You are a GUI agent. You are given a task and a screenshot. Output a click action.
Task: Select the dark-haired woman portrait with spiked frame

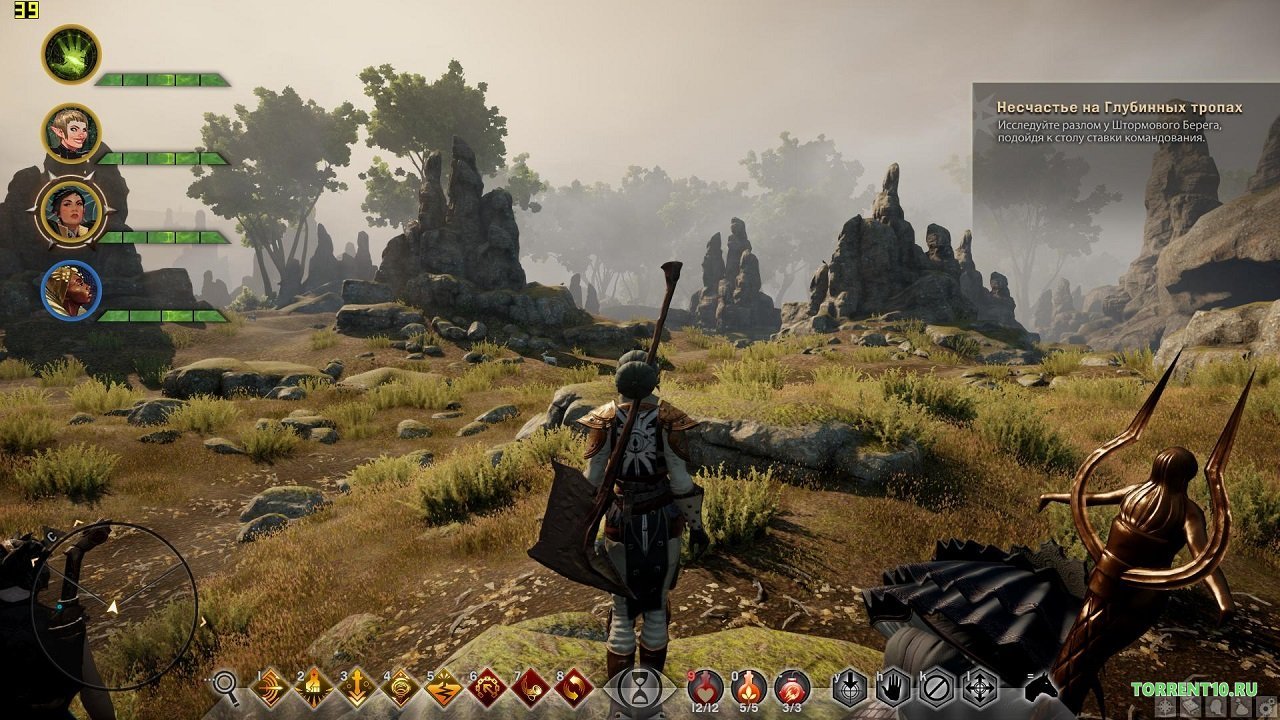[71, 211]
